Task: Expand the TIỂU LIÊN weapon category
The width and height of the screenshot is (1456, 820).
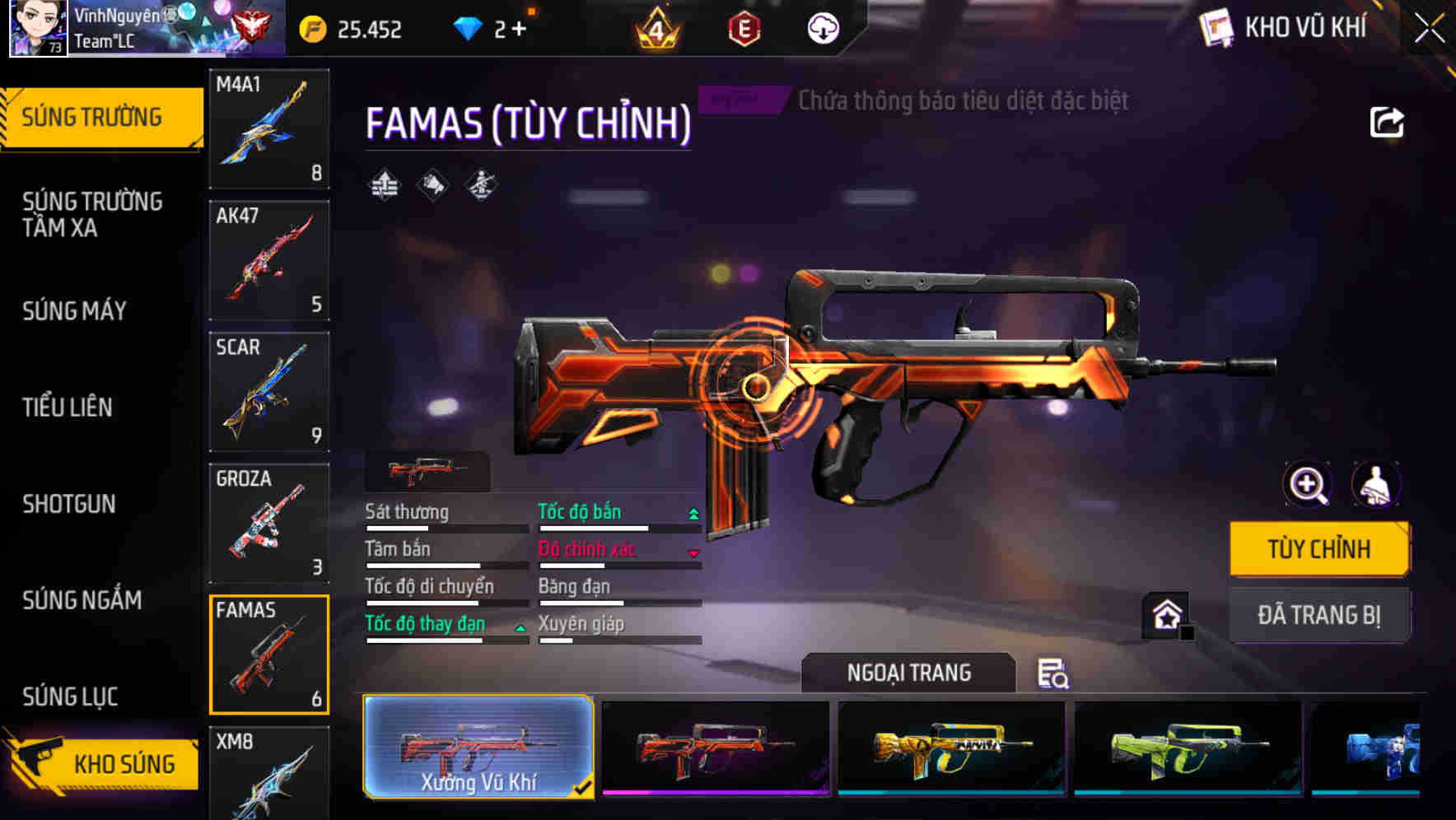Action: pos(69,407)
